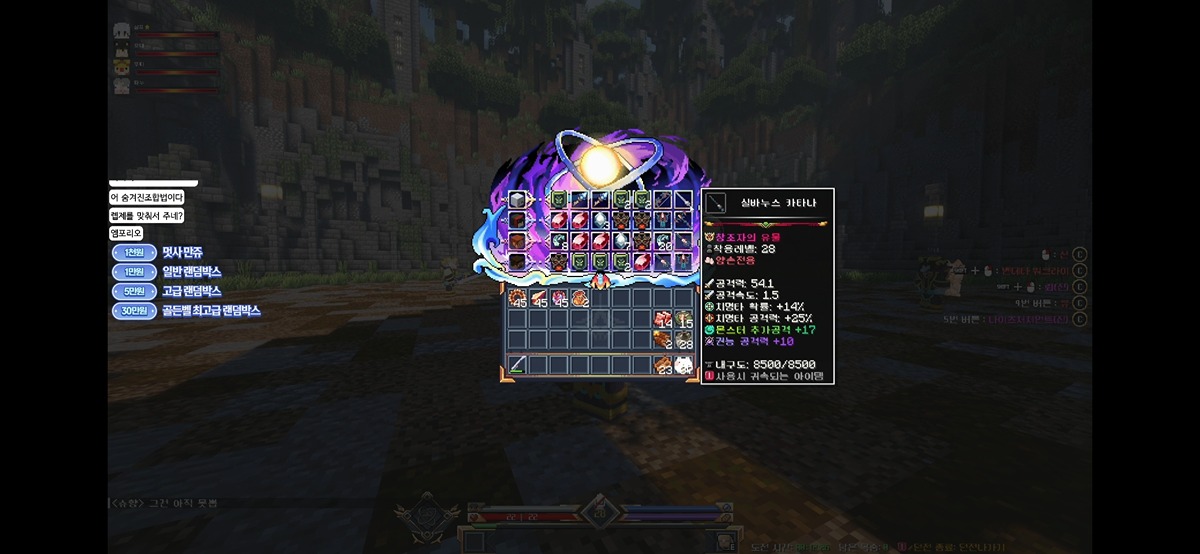Viewport: 1200px width, 554px height.
Task: Select the 실바누스 카타나 in the top row
Action: click(685, 200)
